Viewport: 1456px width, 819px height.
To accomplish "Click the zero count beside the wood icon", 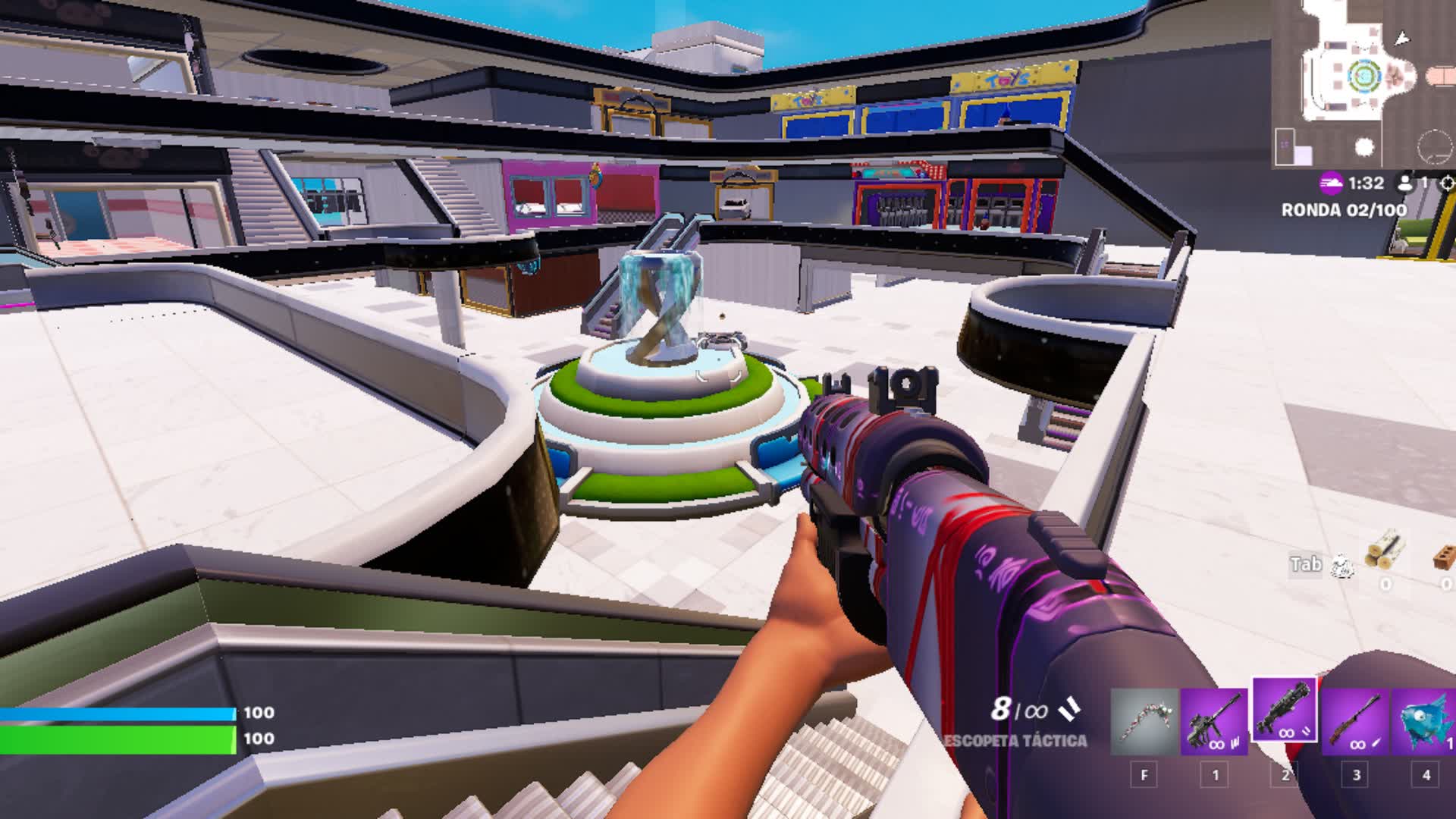I will [x=1386, y=585].
